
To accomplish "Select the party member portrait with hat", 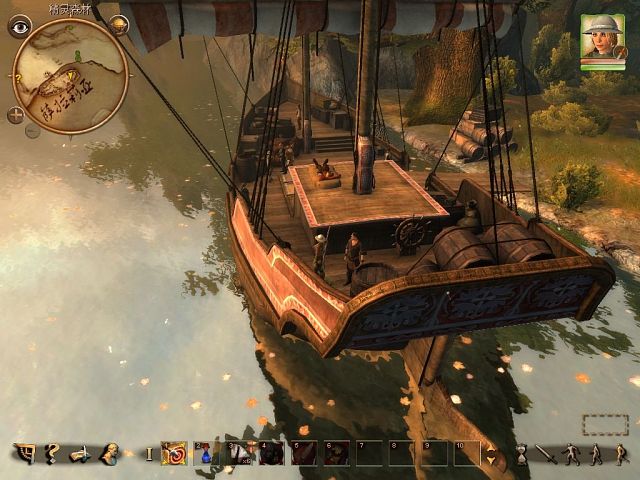I will [602, 36].
